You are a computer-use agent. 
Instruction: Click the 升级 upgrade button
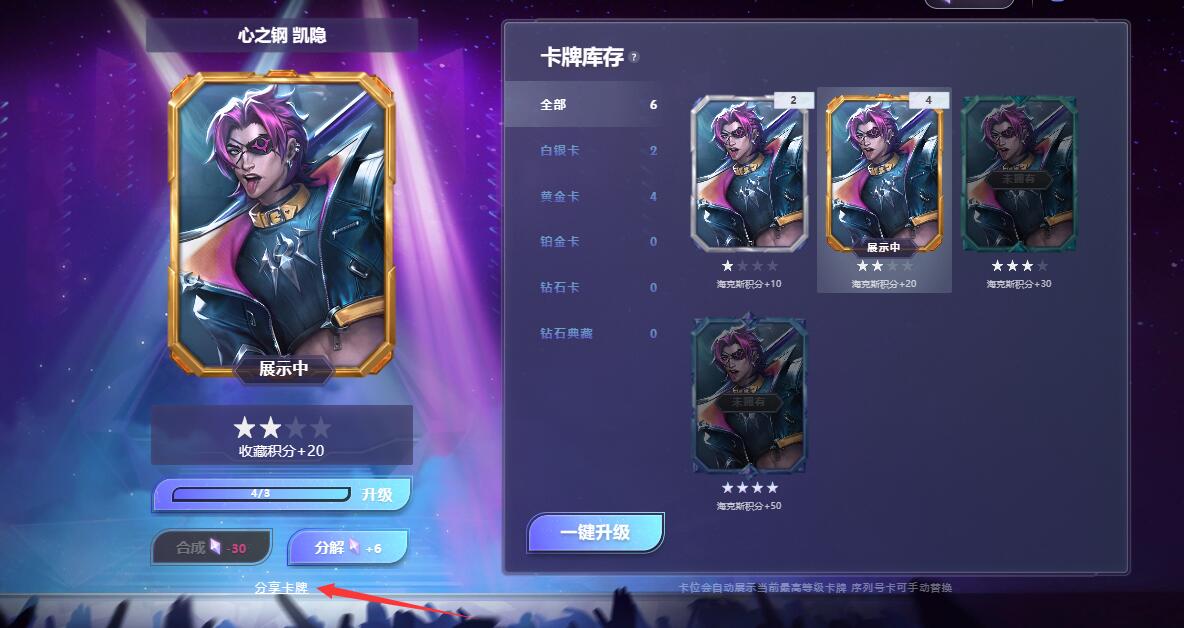point(378,494)
